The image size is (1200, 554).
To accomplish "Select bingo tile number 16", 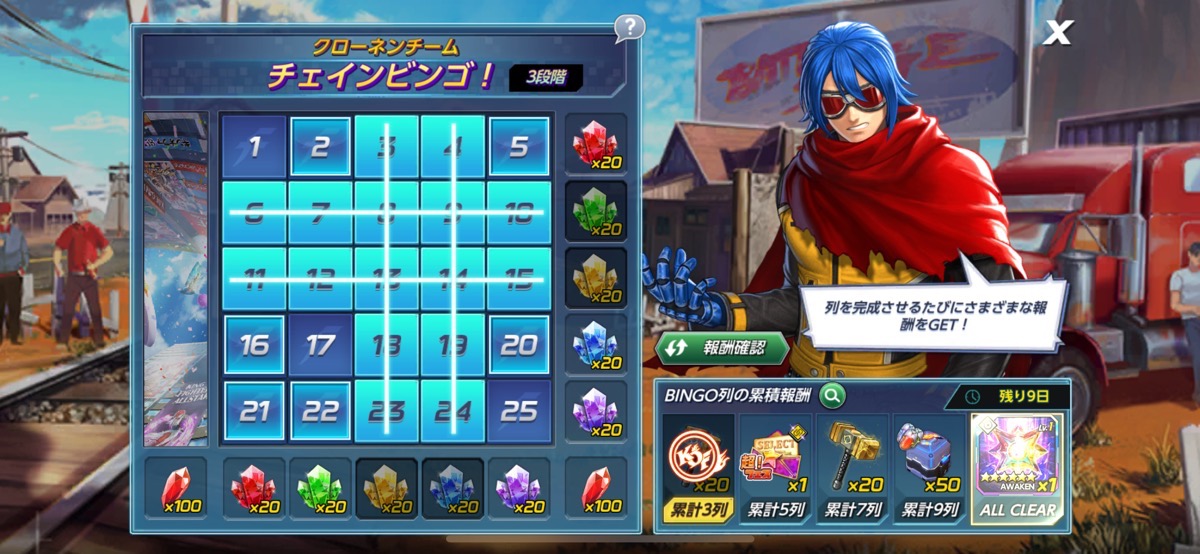I will click(254, 345).
